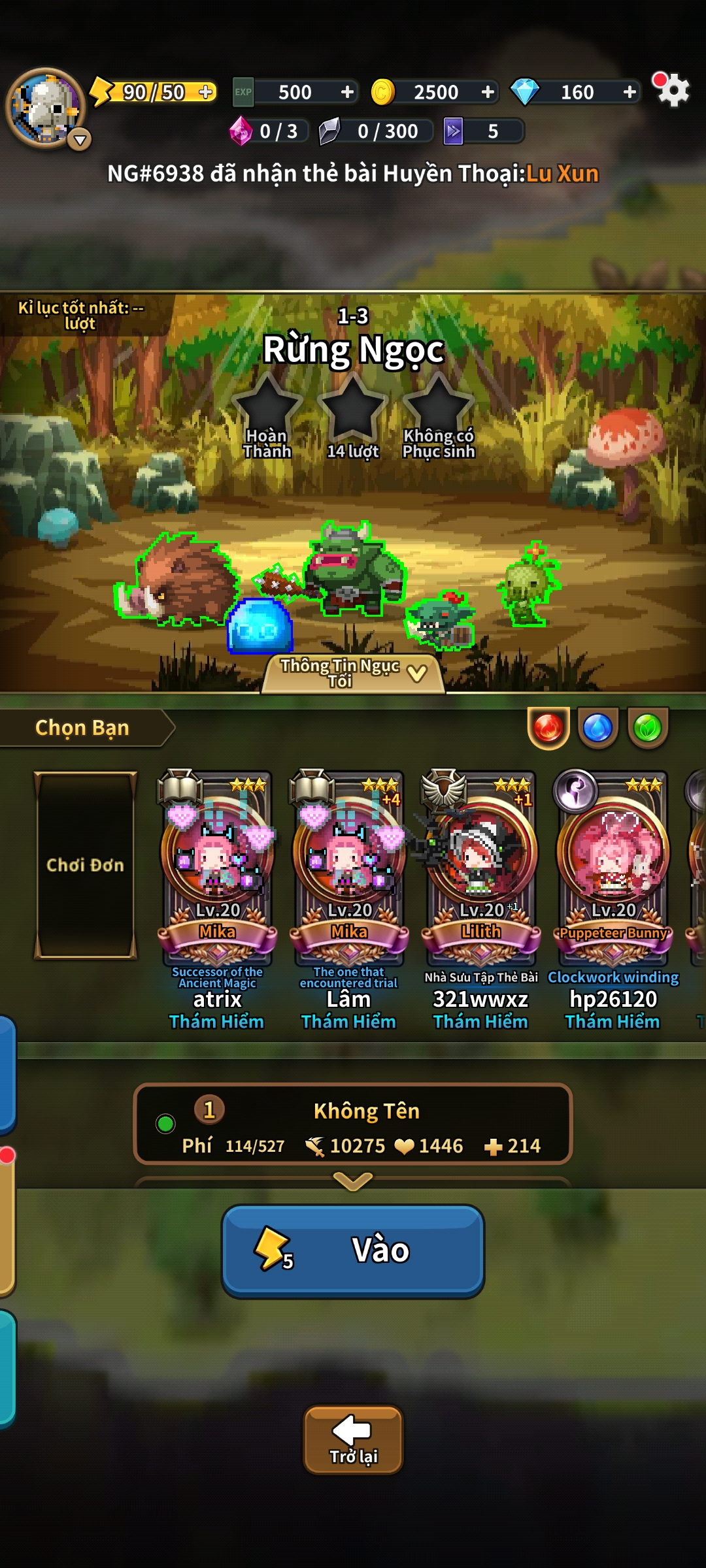This screenshot has height=1568, width=706.
Task: Select the blue water element filter
Action: pyautogui.click(x=597, y=728)
